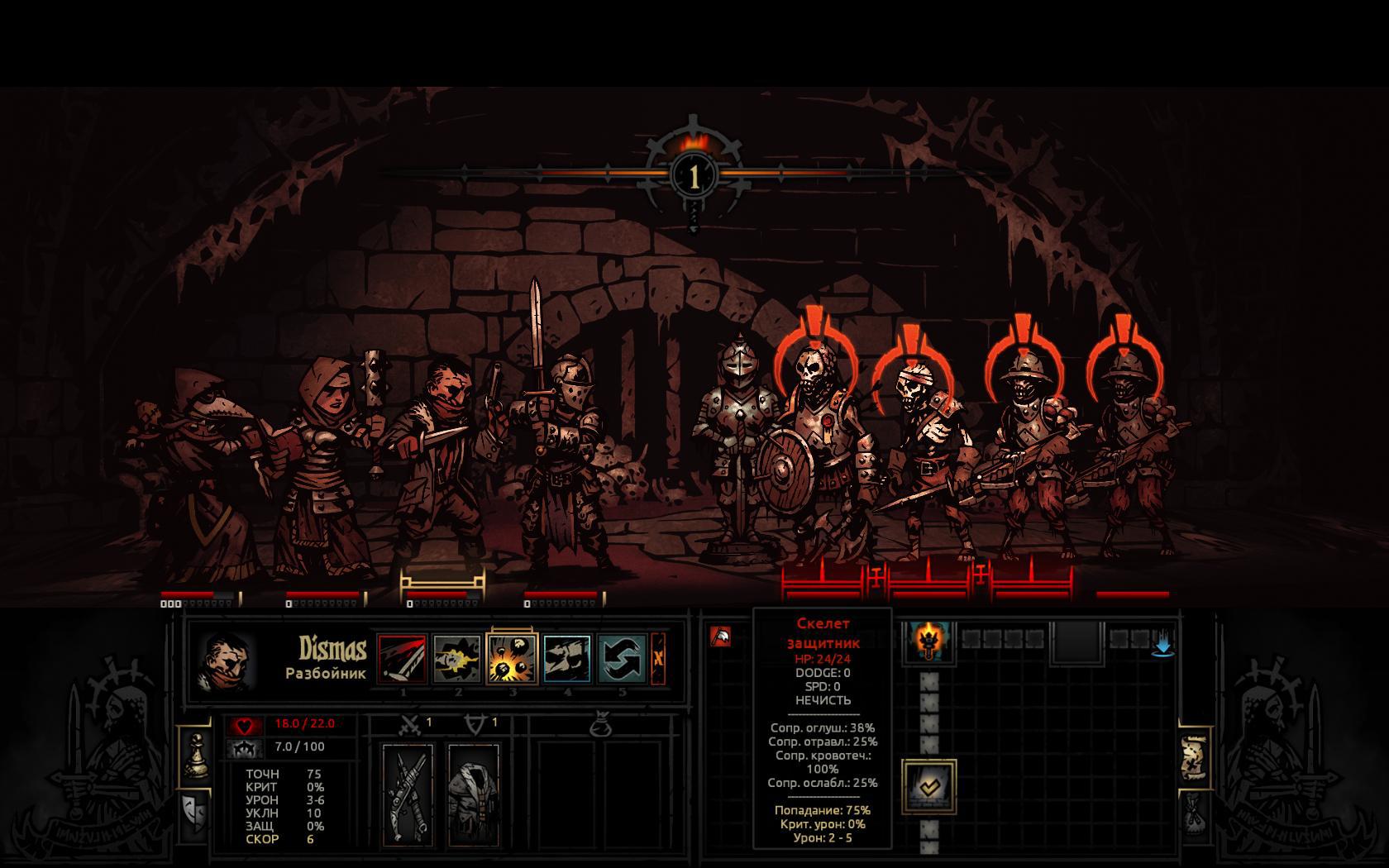
Task: Switch to the inventory sack tab
Action: pyautogui.click(x=1194, y=814)
